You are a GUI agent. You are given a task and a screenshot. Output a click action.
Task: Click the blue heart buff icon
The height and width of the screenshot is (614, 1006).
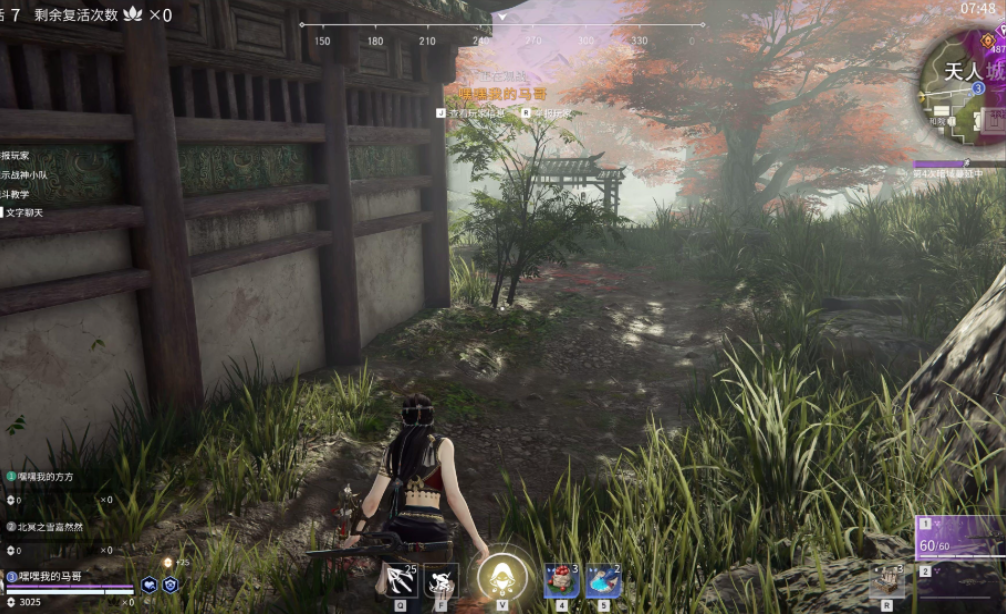[149, 586]
